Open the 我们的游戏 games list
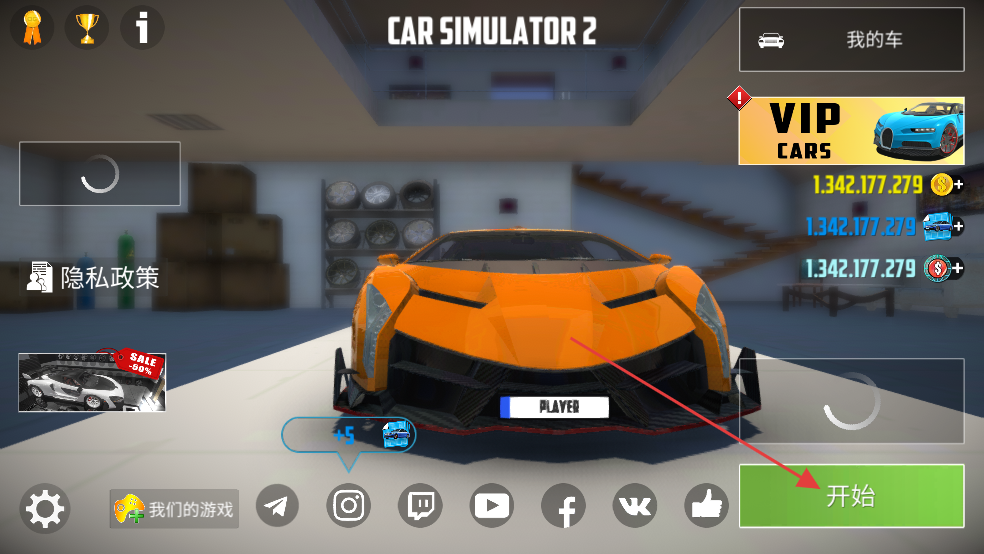The image size is (984, 554). click(x=174, y=509)
